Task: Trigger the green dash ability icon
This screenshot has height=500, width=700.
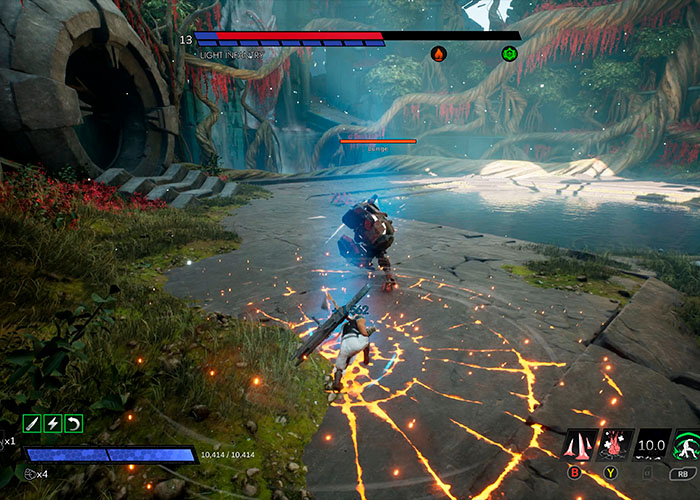Action: click(686, 443)
